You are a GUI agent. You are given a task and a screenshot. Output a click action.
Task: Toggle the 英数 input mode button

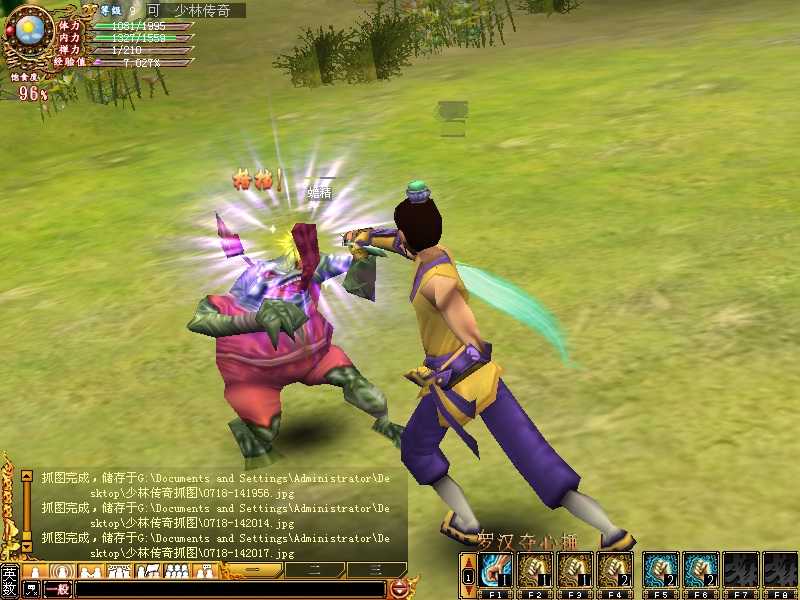(9, 580)
